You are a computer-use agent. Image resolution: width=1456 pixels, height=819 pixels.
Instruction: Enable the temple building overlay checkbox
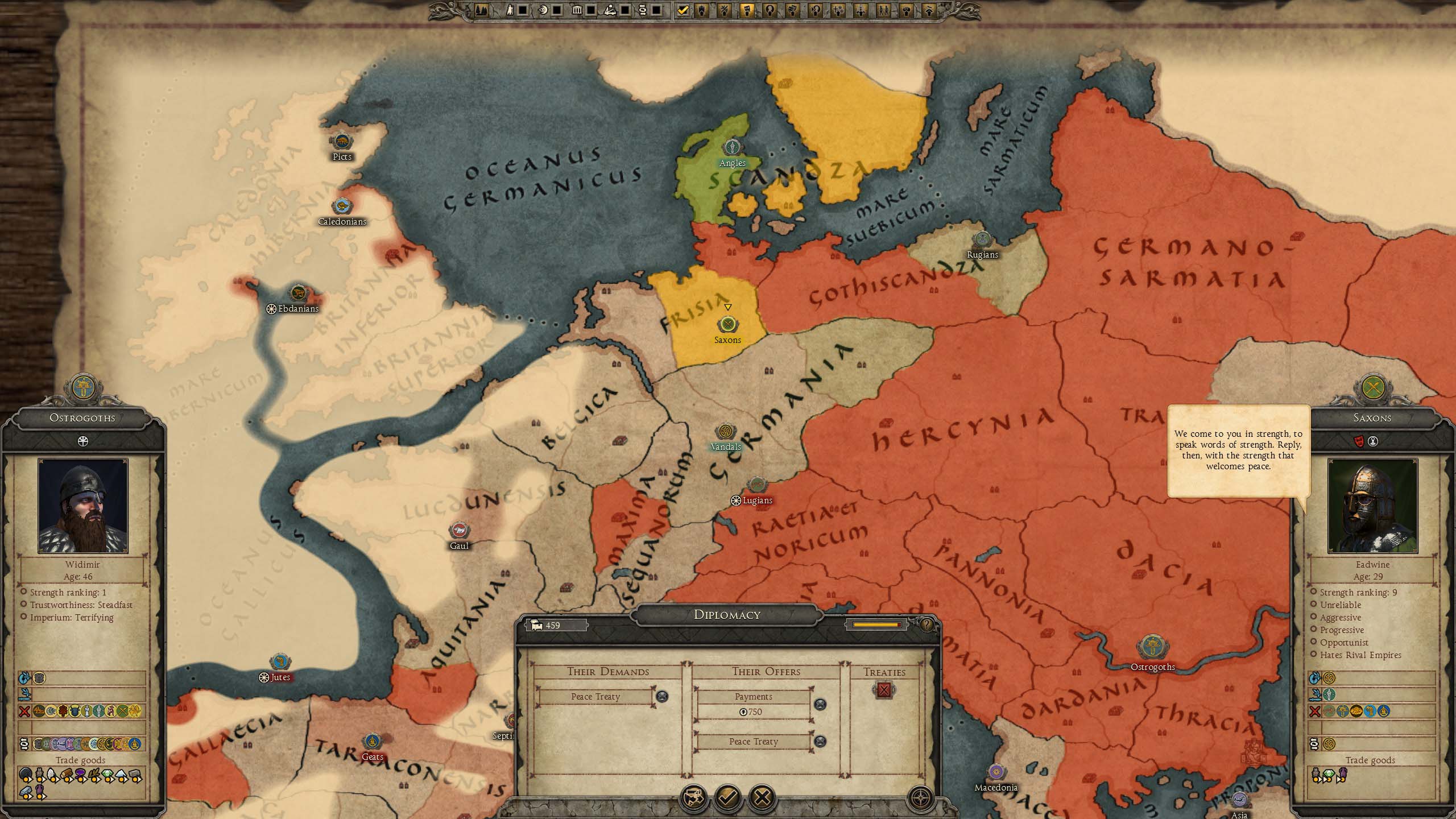(x=591, y=10)
